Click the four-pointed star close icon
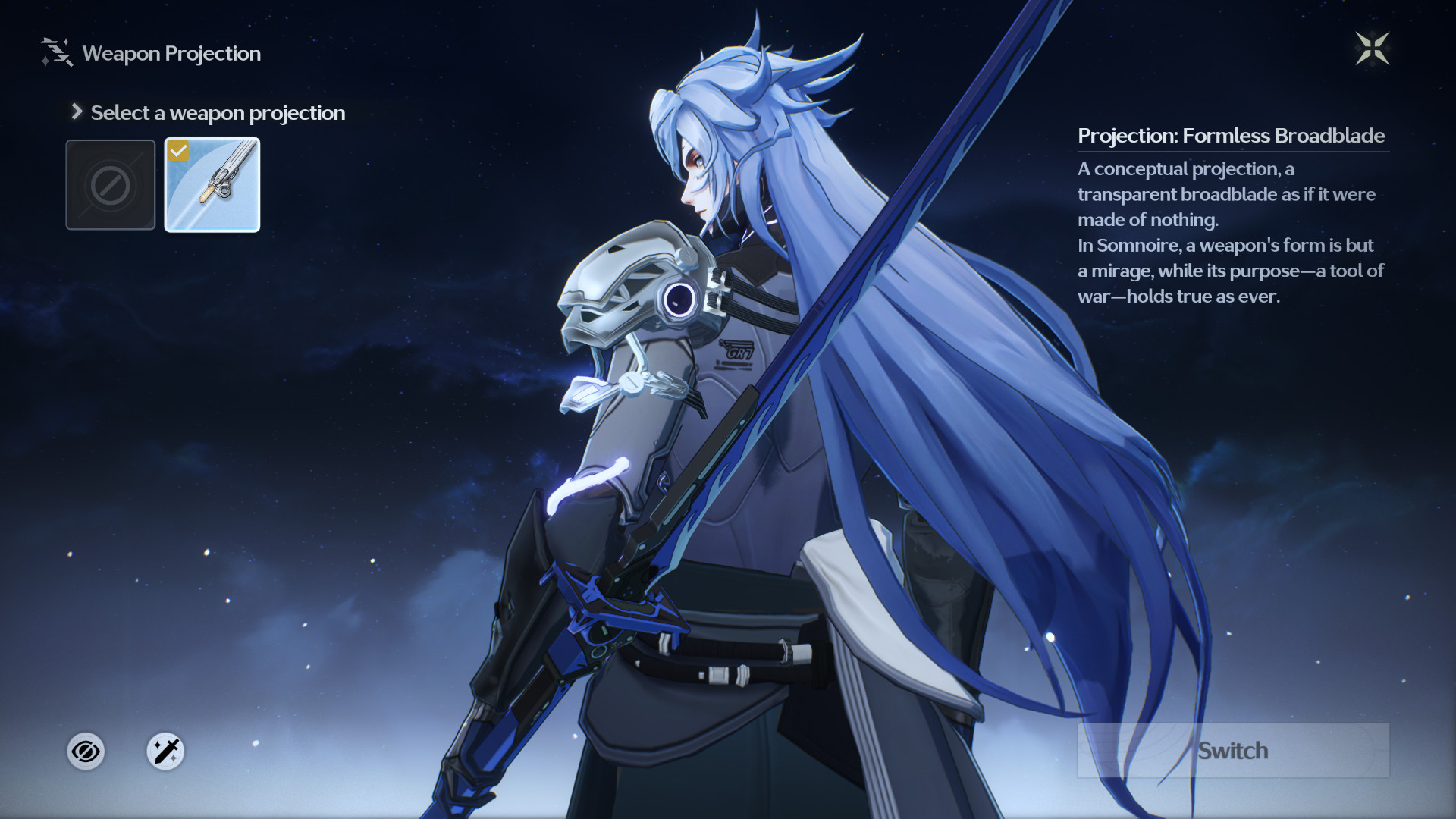Screen dimensions: 1456x819 coord(1374,48)
